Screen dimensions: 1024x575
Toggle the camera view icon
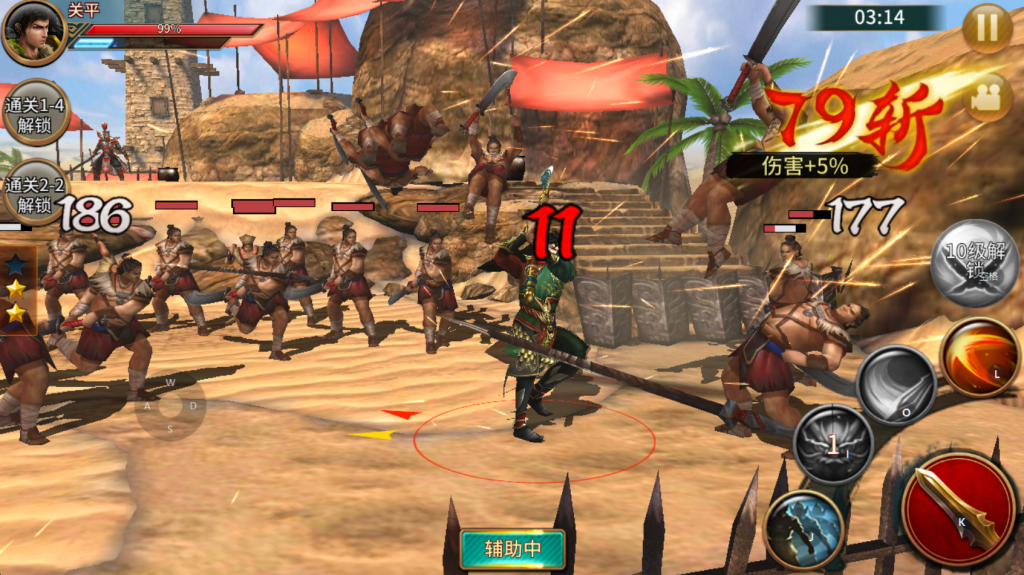tap(988, 97)
